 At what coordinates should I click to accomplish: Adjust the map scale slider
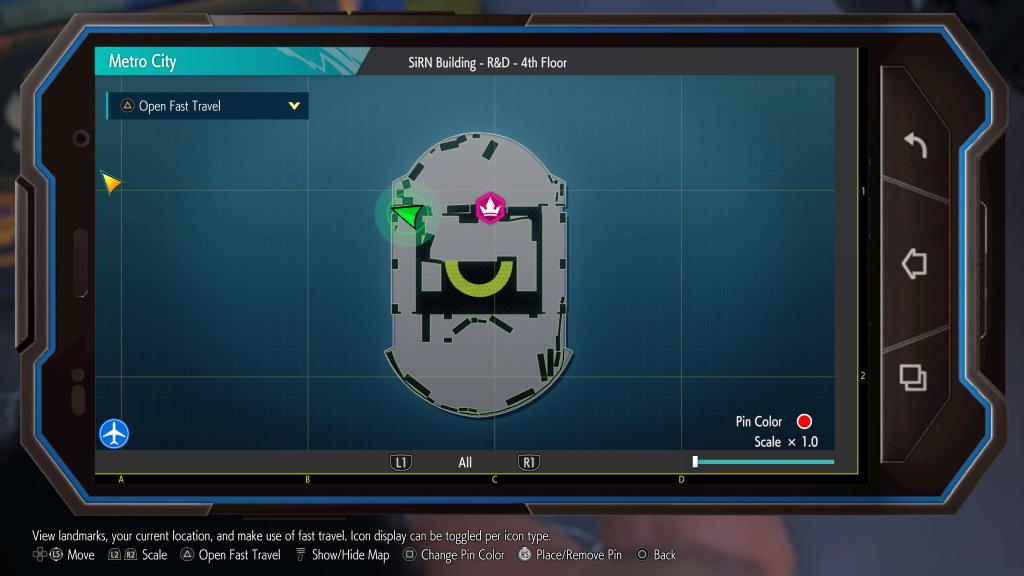tap(764, 462)
